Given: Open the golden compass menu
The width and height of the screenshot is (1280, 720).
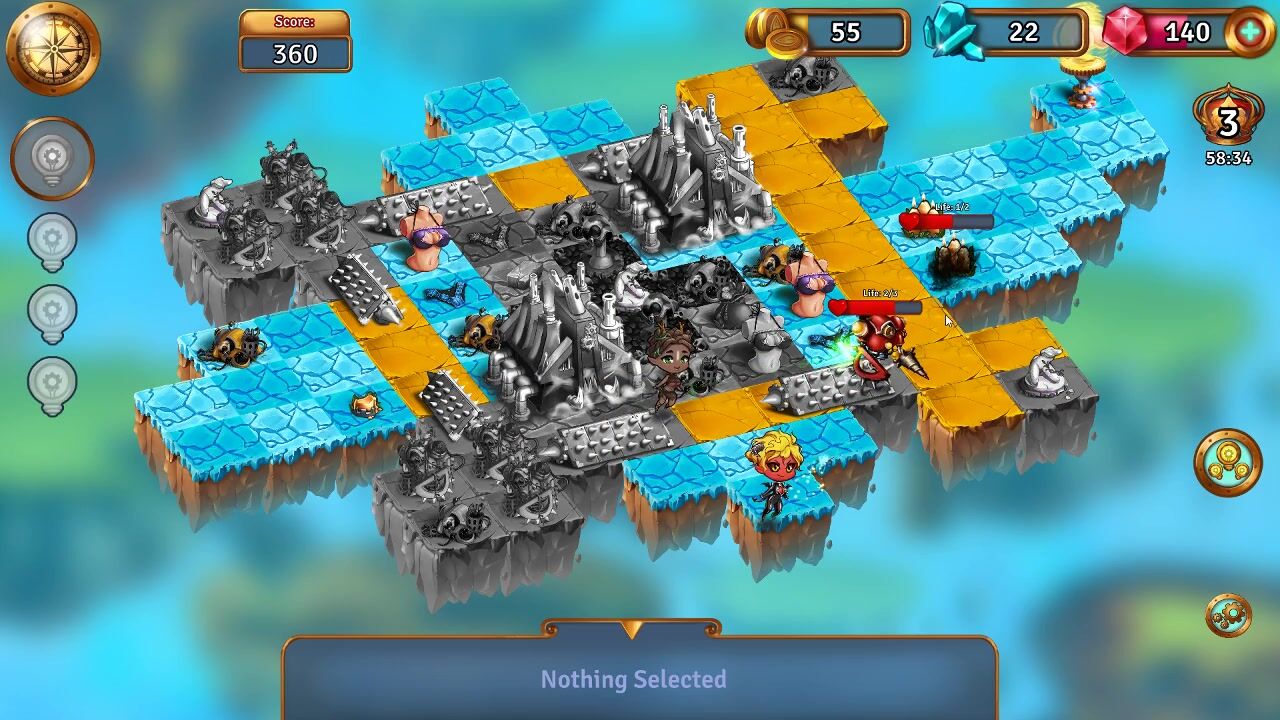Looking at the screenshot, I should tap(52, 47).
